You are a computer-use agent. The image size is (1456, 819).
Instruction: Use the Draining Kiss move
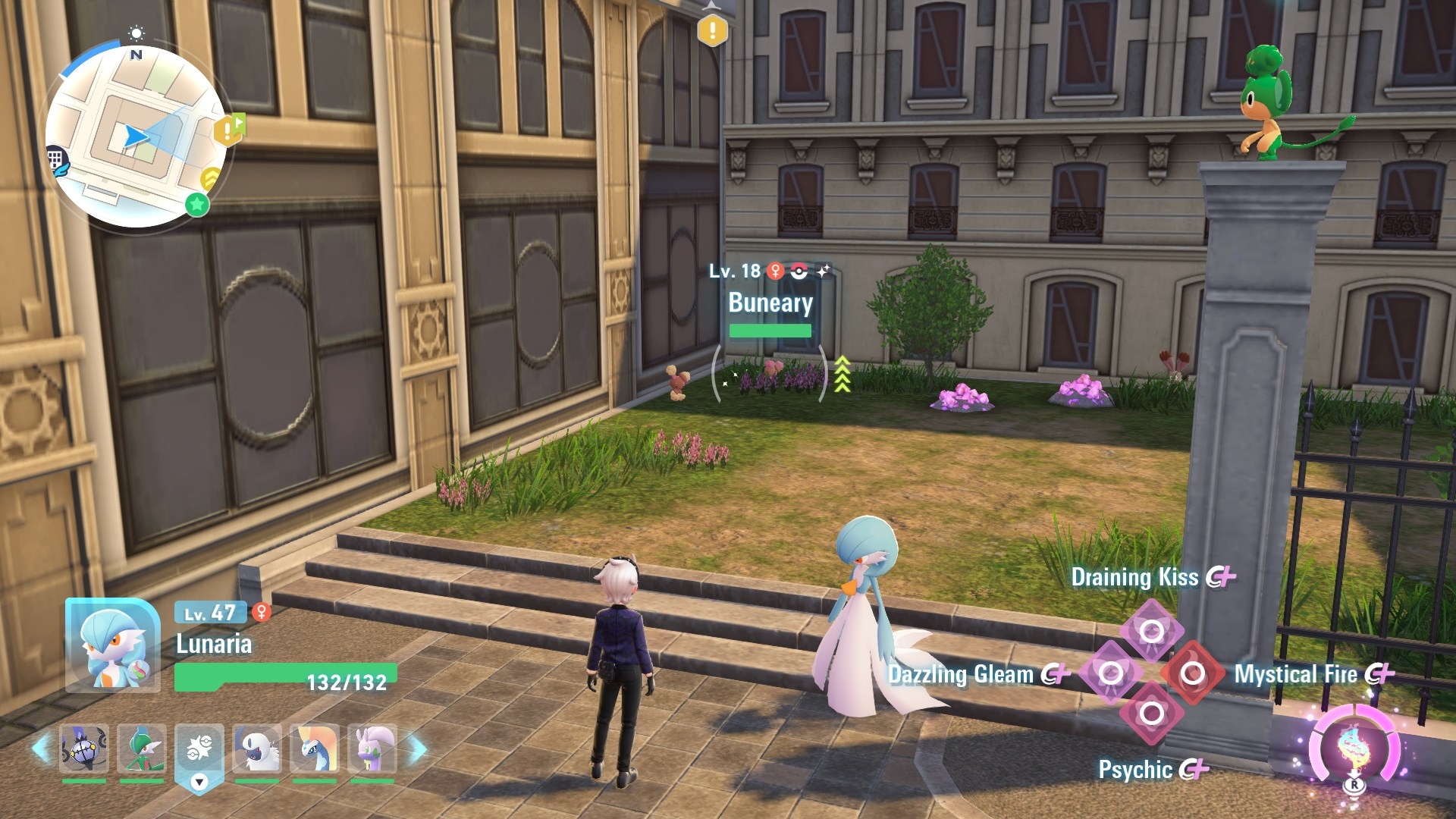point(1151,630)
